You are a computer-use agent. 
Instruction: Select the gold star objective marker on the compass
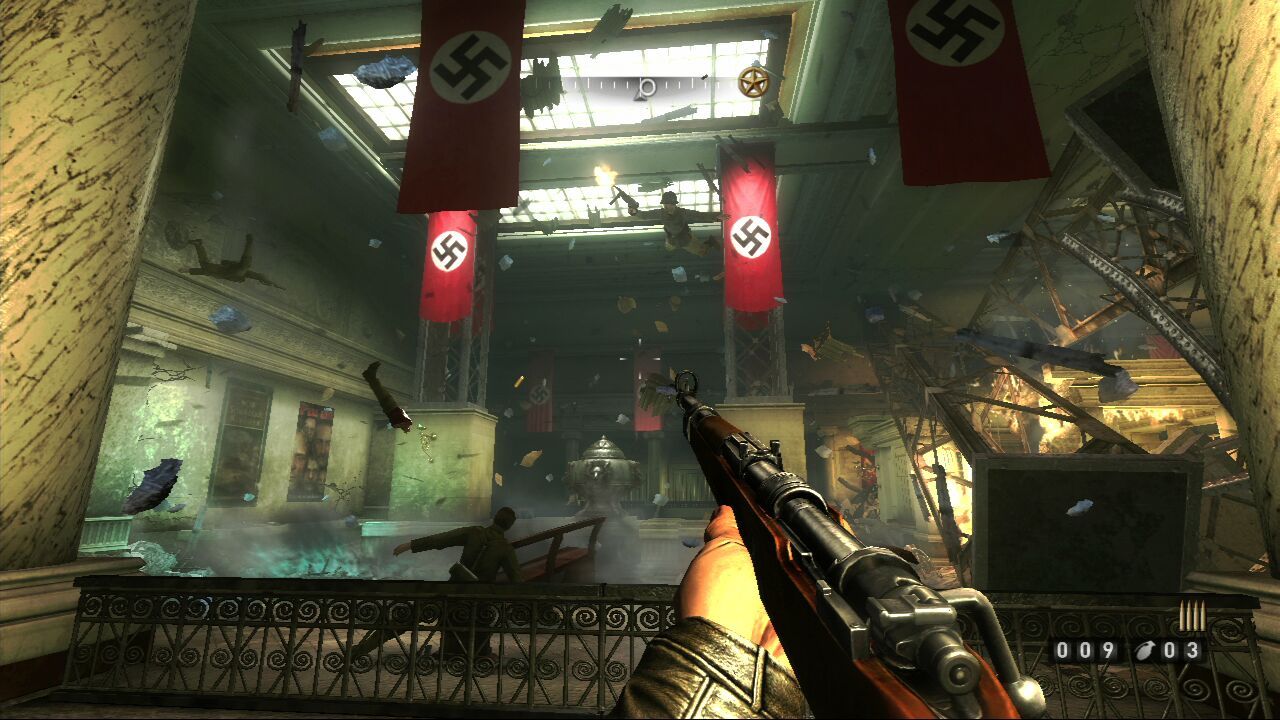(754, 84)
